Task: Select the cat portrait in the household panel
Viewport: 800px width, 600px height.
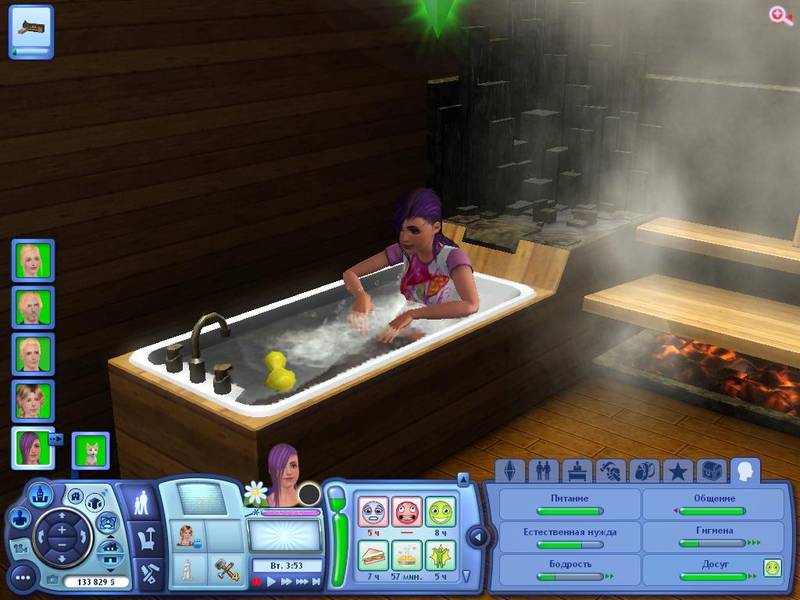Action: (x=90, y=451)
